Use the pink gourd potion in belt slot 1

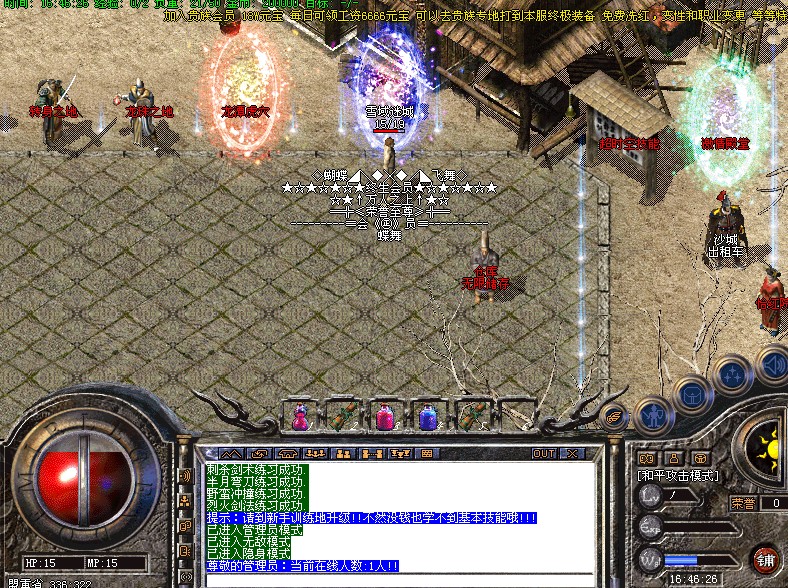[300, 415]
